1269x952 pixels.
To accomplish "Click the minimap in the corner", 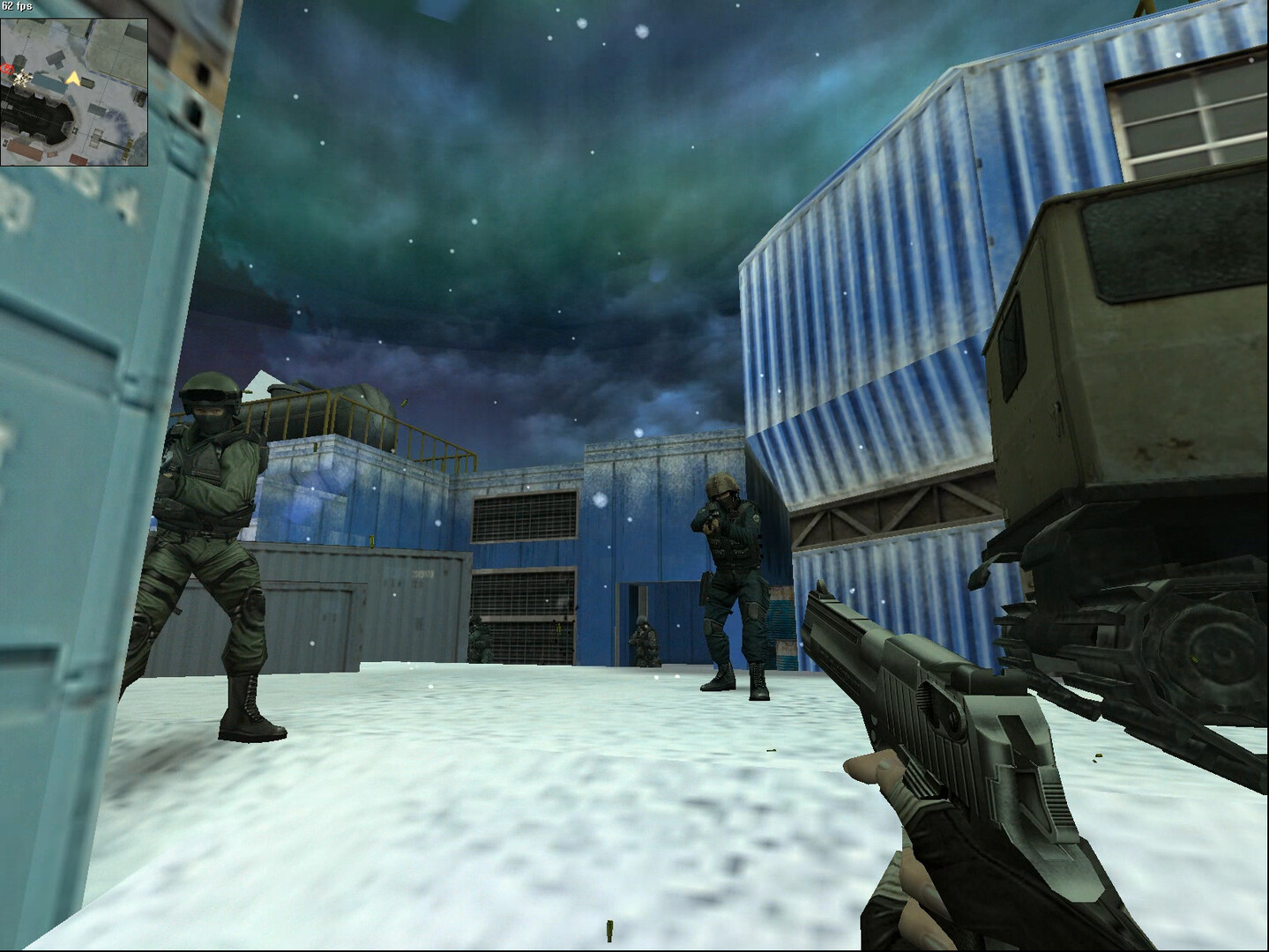I will coord(74,92).
